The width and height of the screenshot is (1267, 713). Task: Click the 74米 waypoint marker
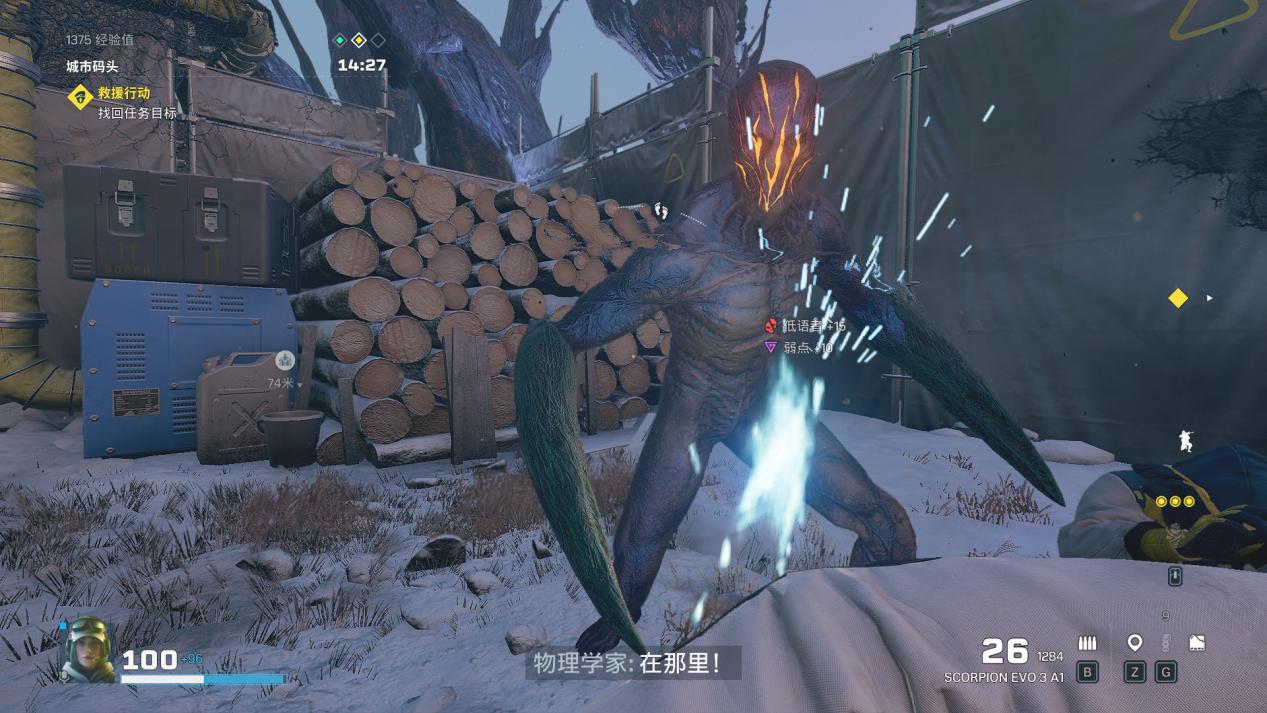[284, 362]
